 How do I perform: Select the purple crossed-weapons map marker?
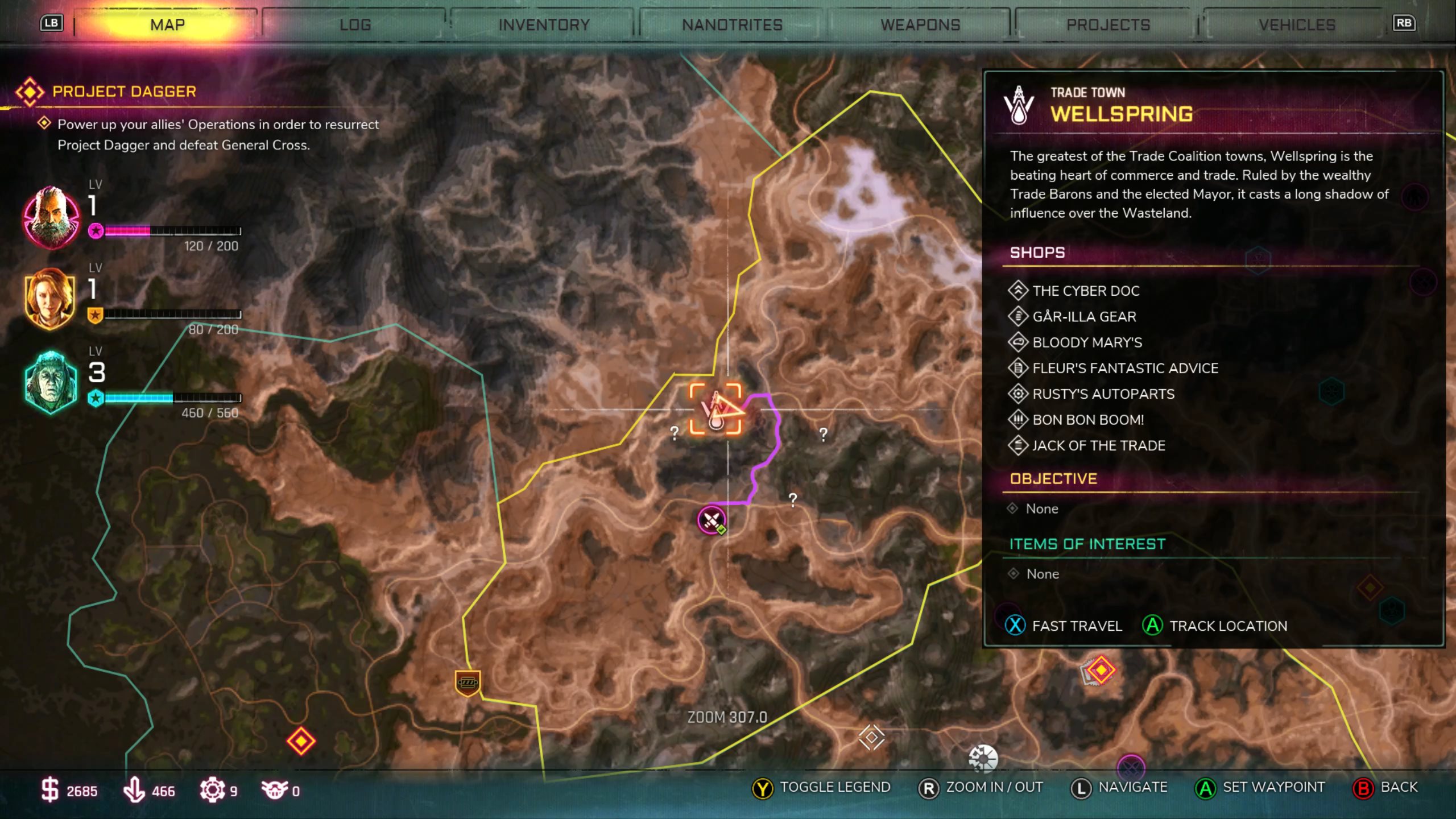click(712, 519)
